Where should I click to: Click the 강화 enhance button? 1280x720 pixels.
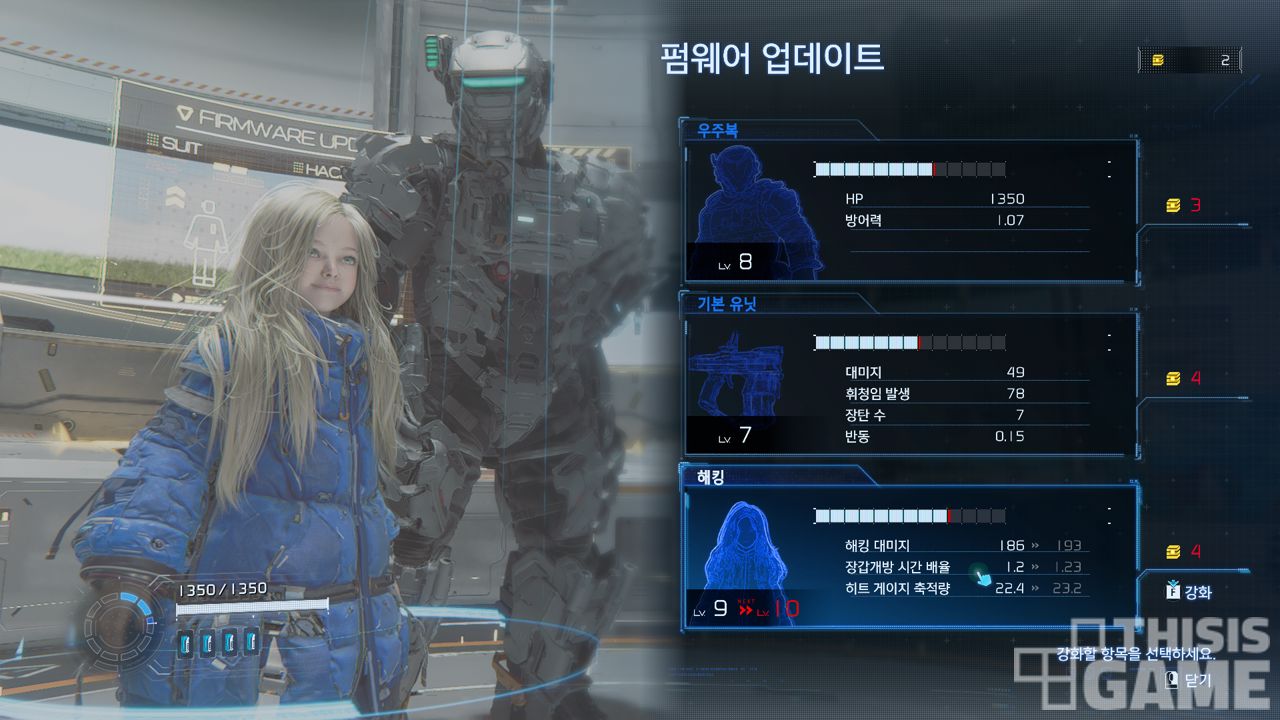pyautogui.click(x=1188, y=591)
